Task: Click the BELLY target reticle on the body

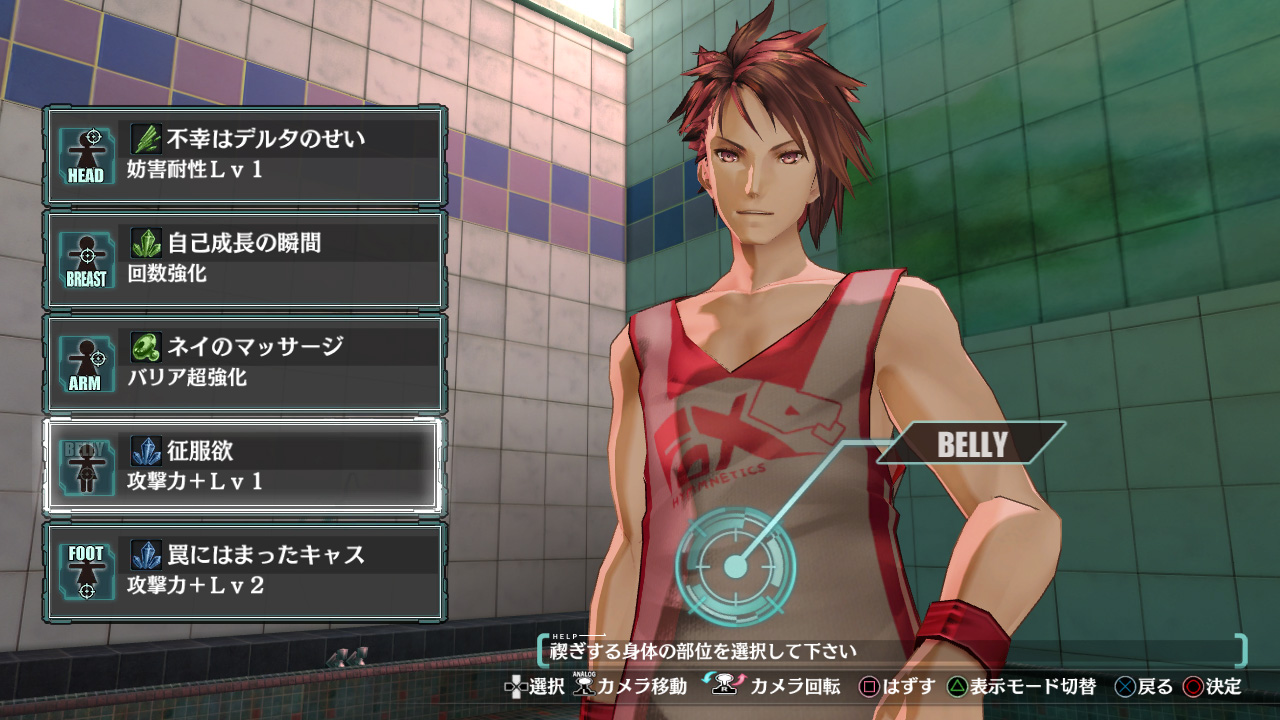Action: pos(736,567)
